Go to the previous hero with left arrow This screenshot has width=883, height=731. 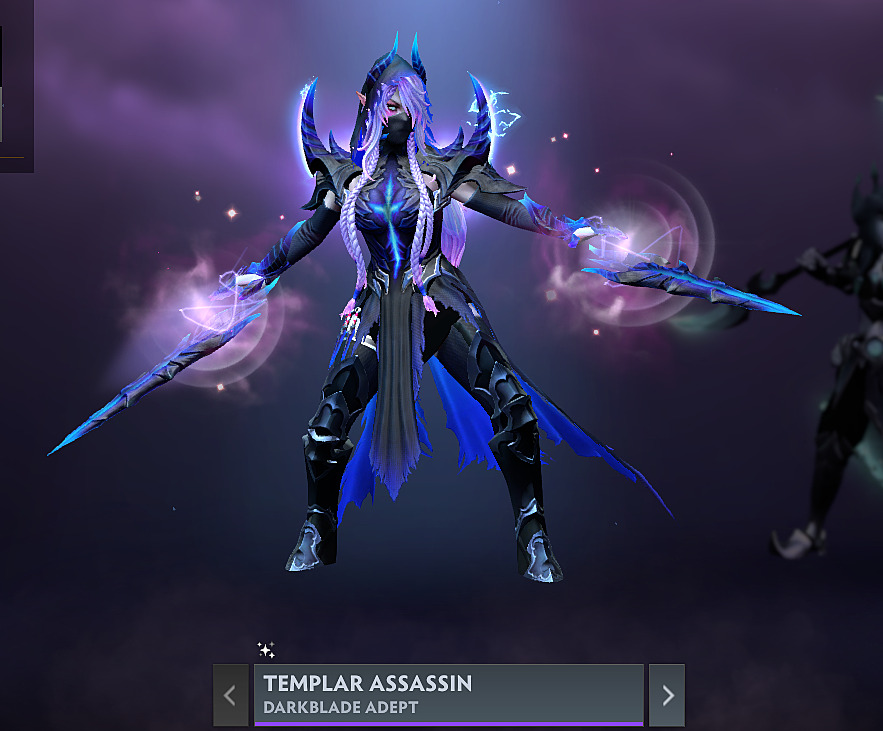point(230,695)
